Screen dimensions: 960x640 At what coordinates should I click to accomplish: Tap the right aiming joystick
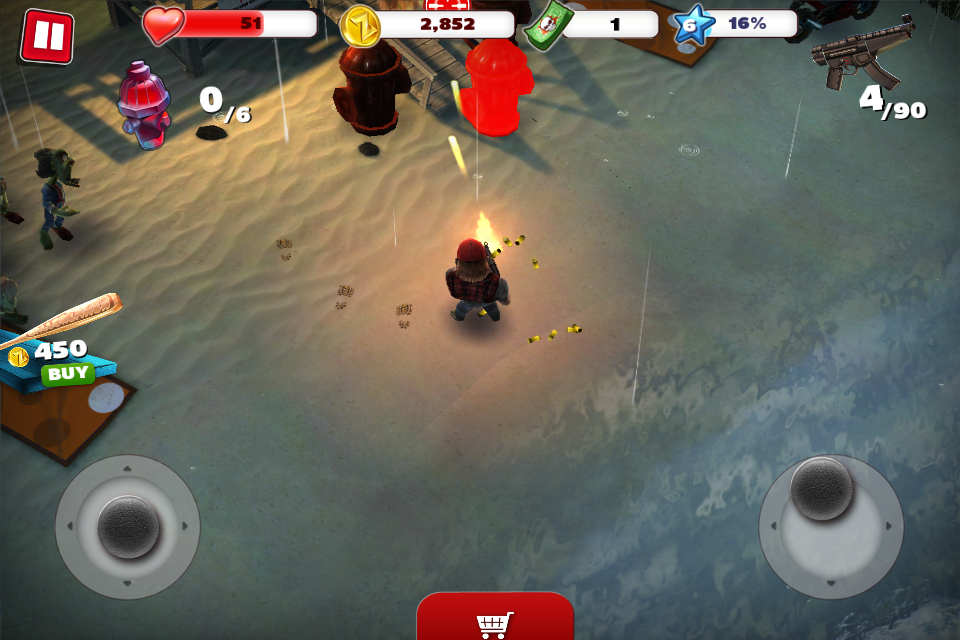pos(822,490)
